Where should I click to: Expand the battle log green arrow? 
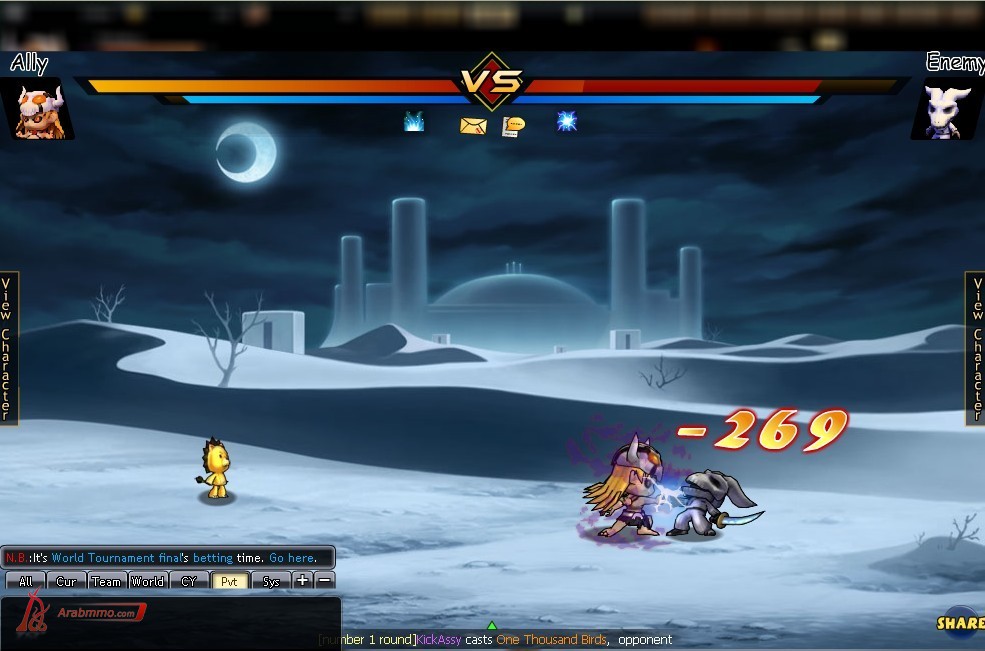click(491, 626)
